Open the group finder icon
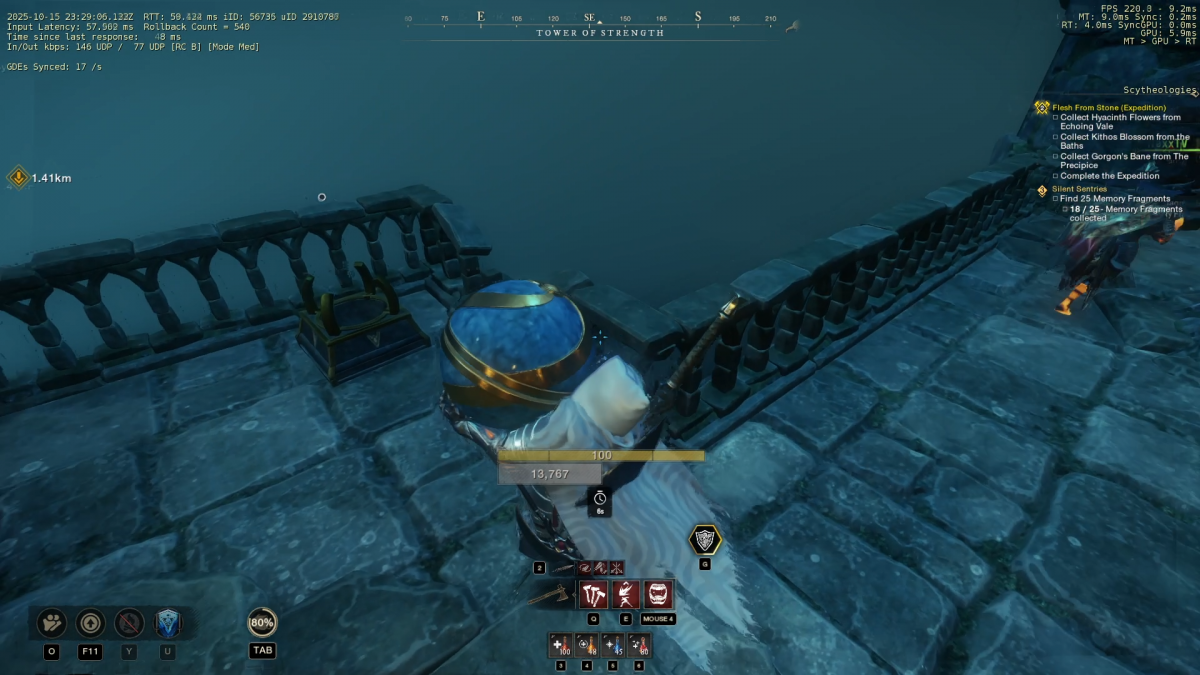The width and height of the screenshot is (1200, 675). [x=51, y=623]
